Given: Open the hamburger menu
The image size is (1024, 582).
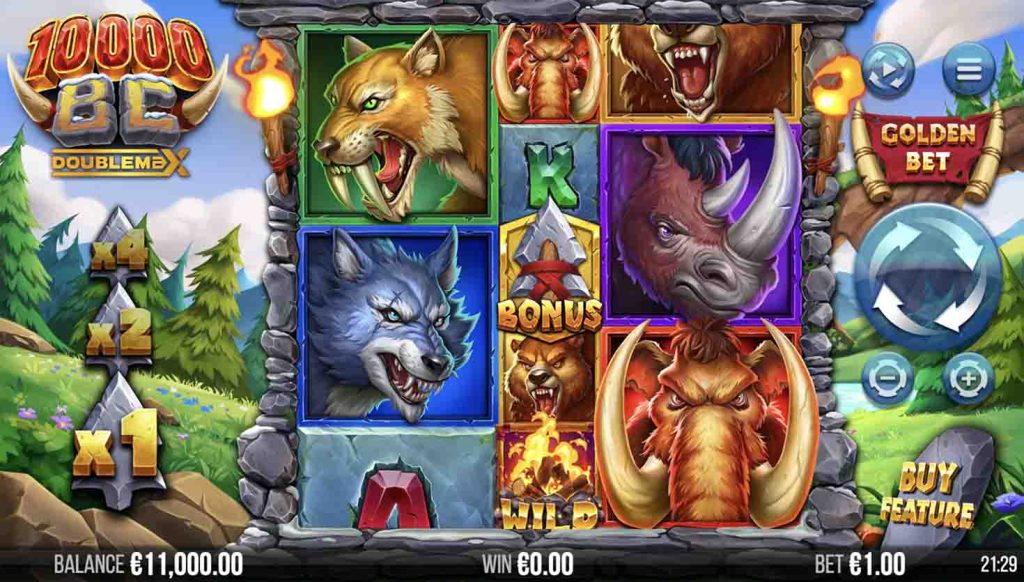Looking at the screenshot, I should tap(968, 70).
